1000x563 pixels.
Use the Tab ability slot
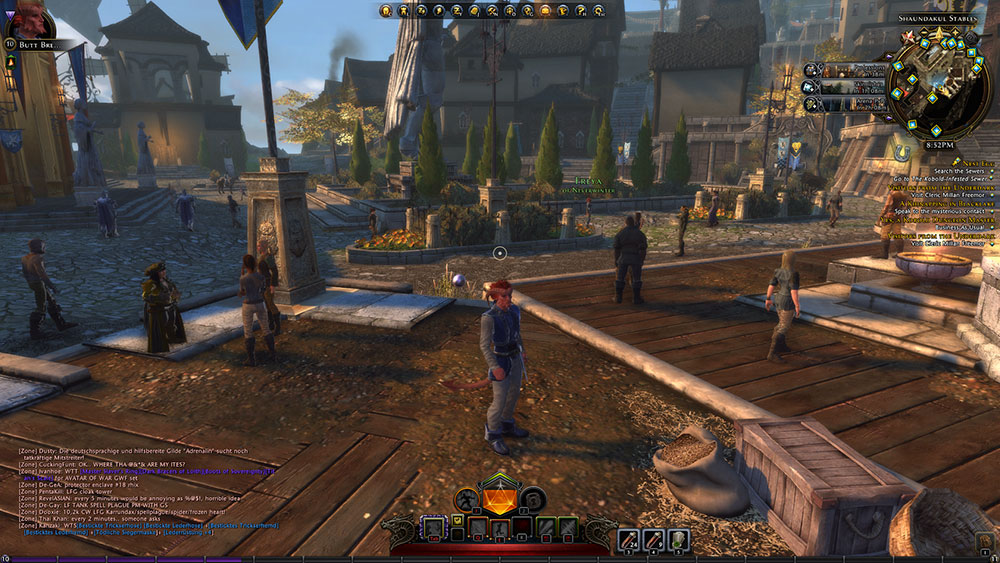pos(433,527)
